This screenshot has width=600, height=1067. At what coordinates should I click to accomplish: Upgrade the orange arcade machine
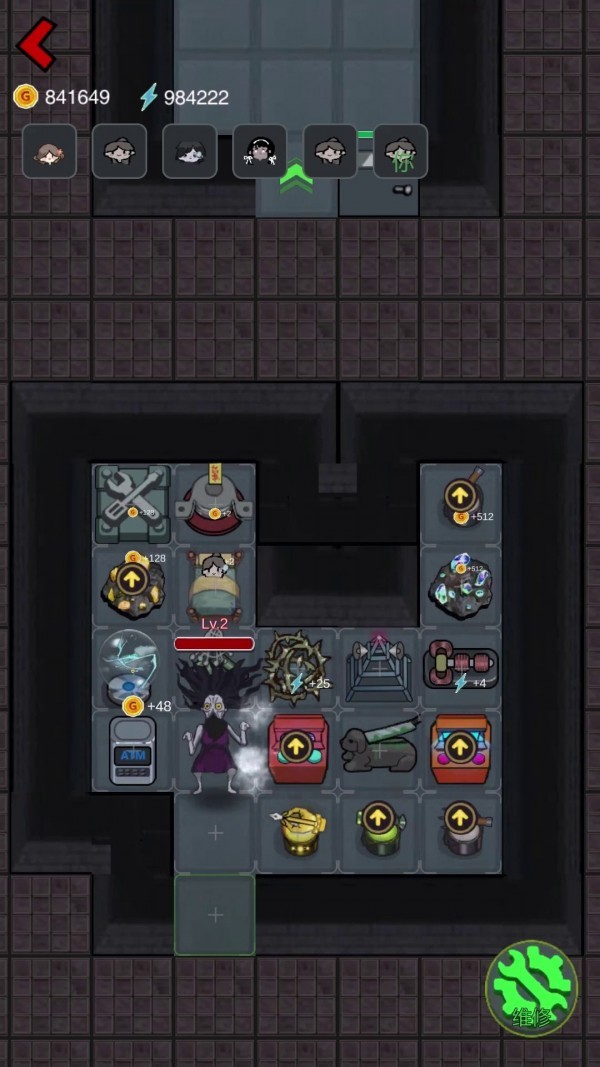coord(460,746)
